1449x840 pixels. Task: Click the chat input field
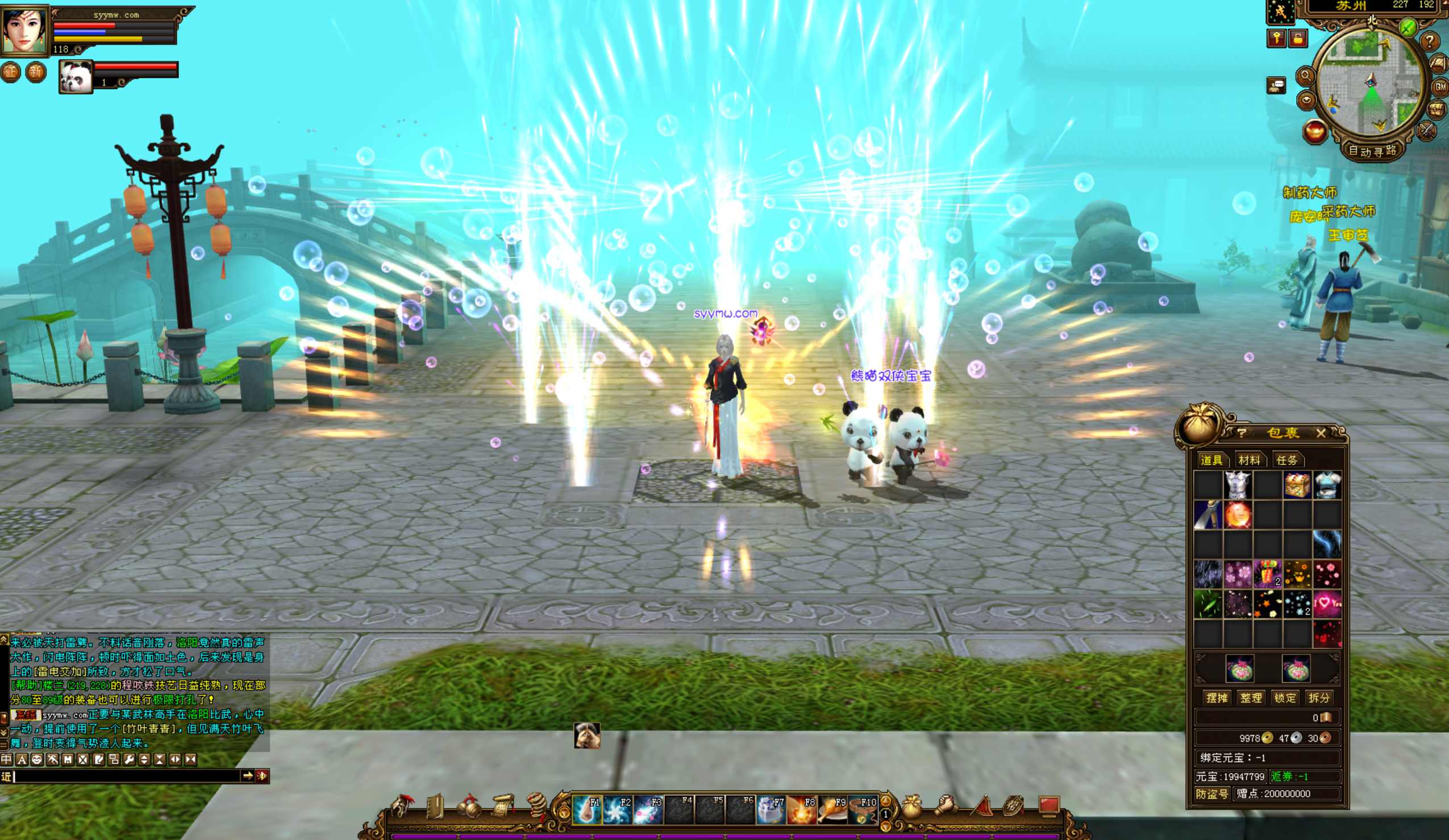click(127, 776)
